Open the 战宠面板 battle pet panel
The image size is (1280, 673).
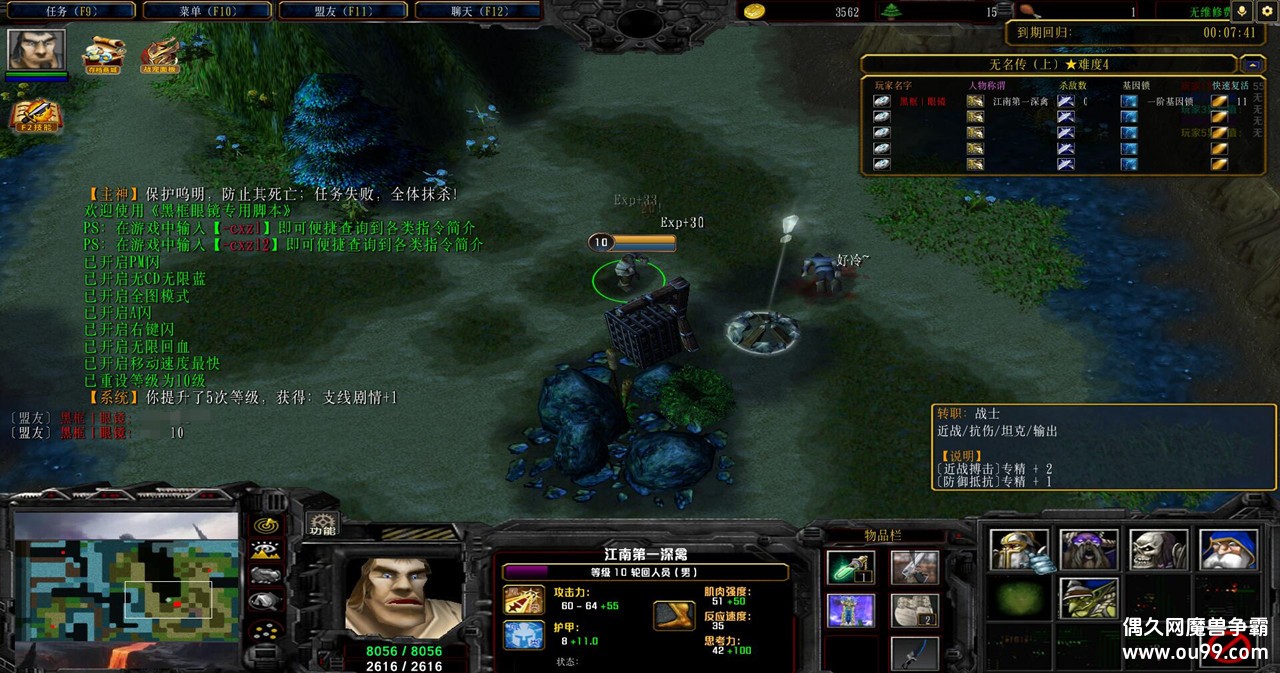[x=160, y=54]
